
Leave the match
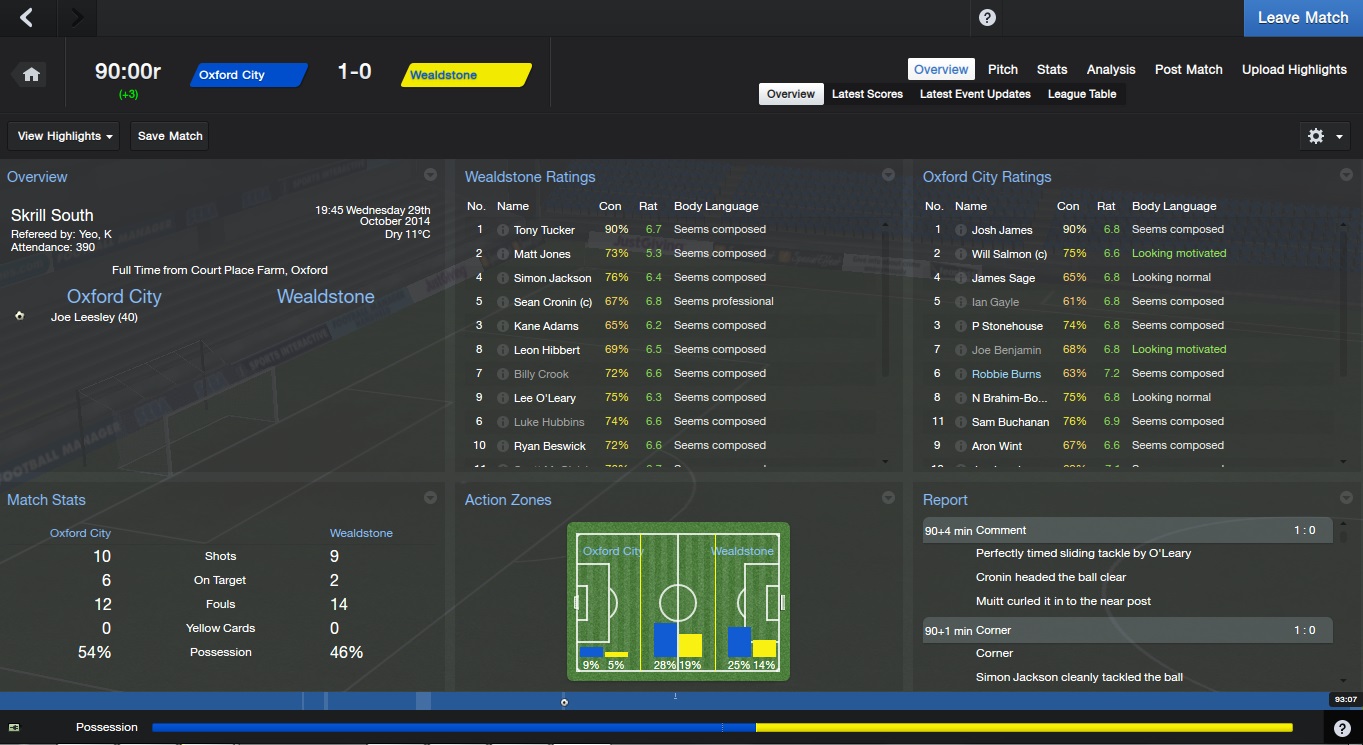(x=1302, y=18)
